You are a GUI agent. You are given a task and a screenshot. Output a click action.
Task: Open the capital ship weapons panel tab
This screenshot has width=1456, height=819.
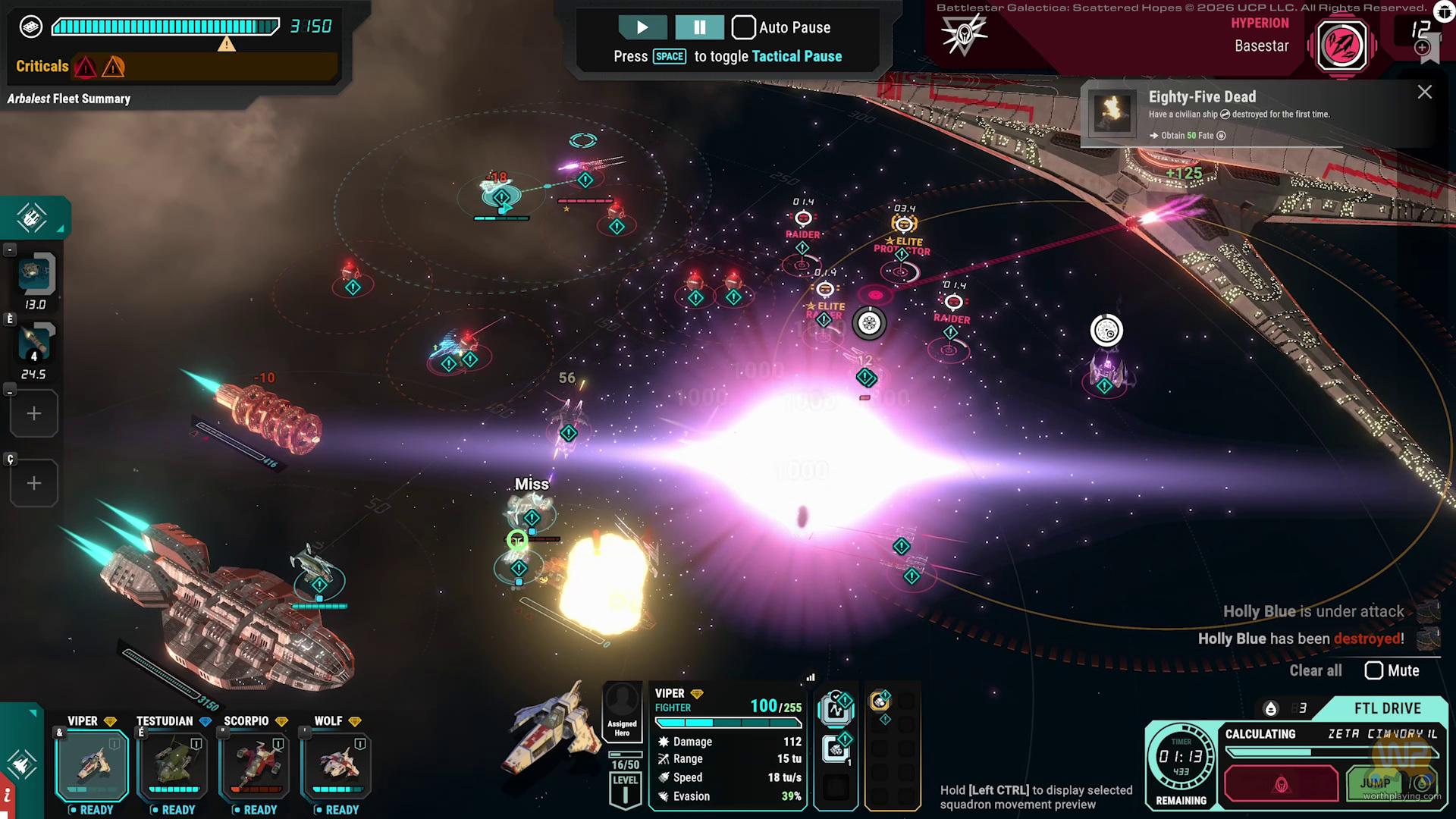click(x=32, y=218)
